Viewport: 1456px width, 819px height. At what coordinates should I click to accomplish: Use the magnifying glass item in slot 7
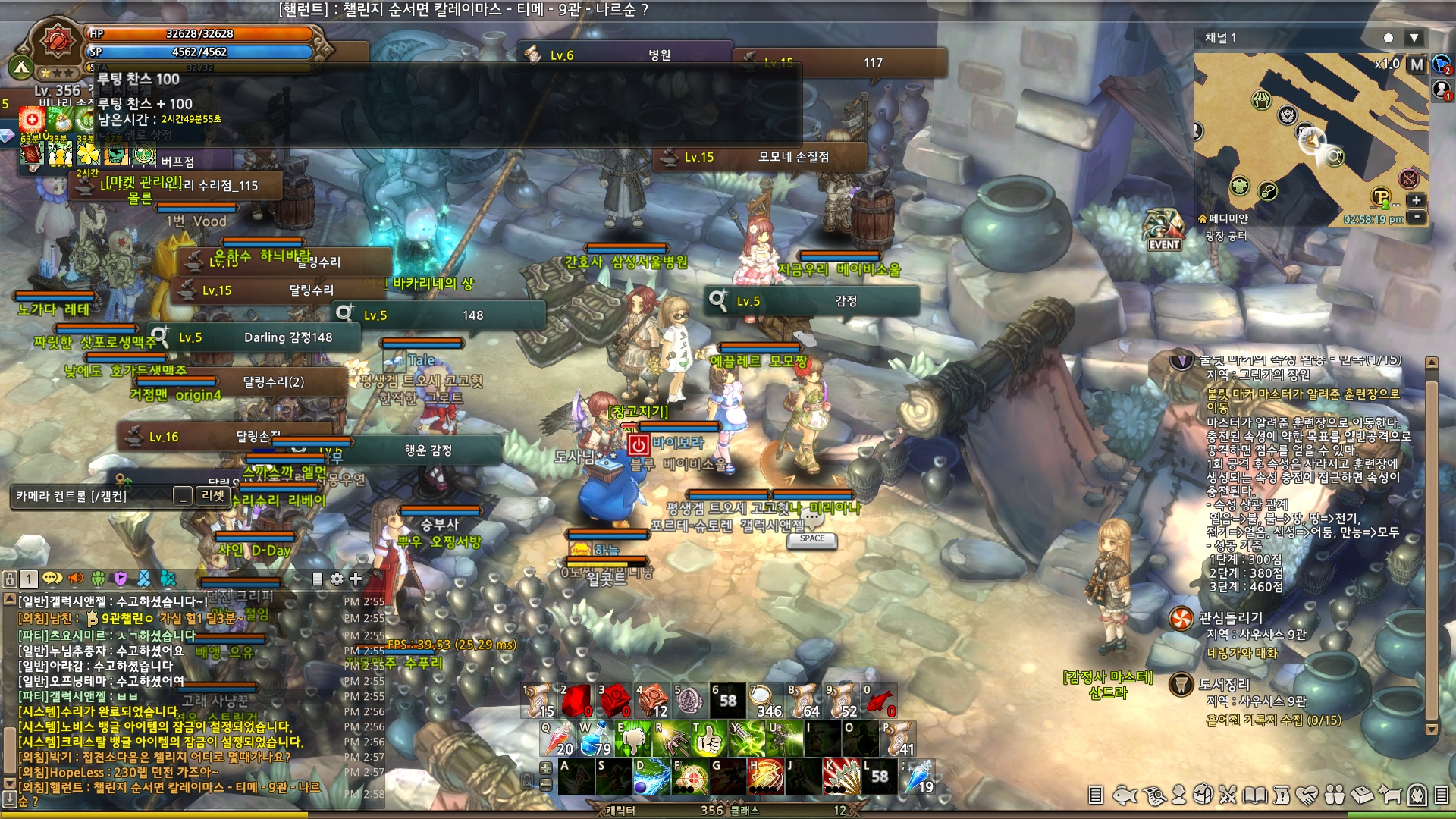click(x=764, y=701)
